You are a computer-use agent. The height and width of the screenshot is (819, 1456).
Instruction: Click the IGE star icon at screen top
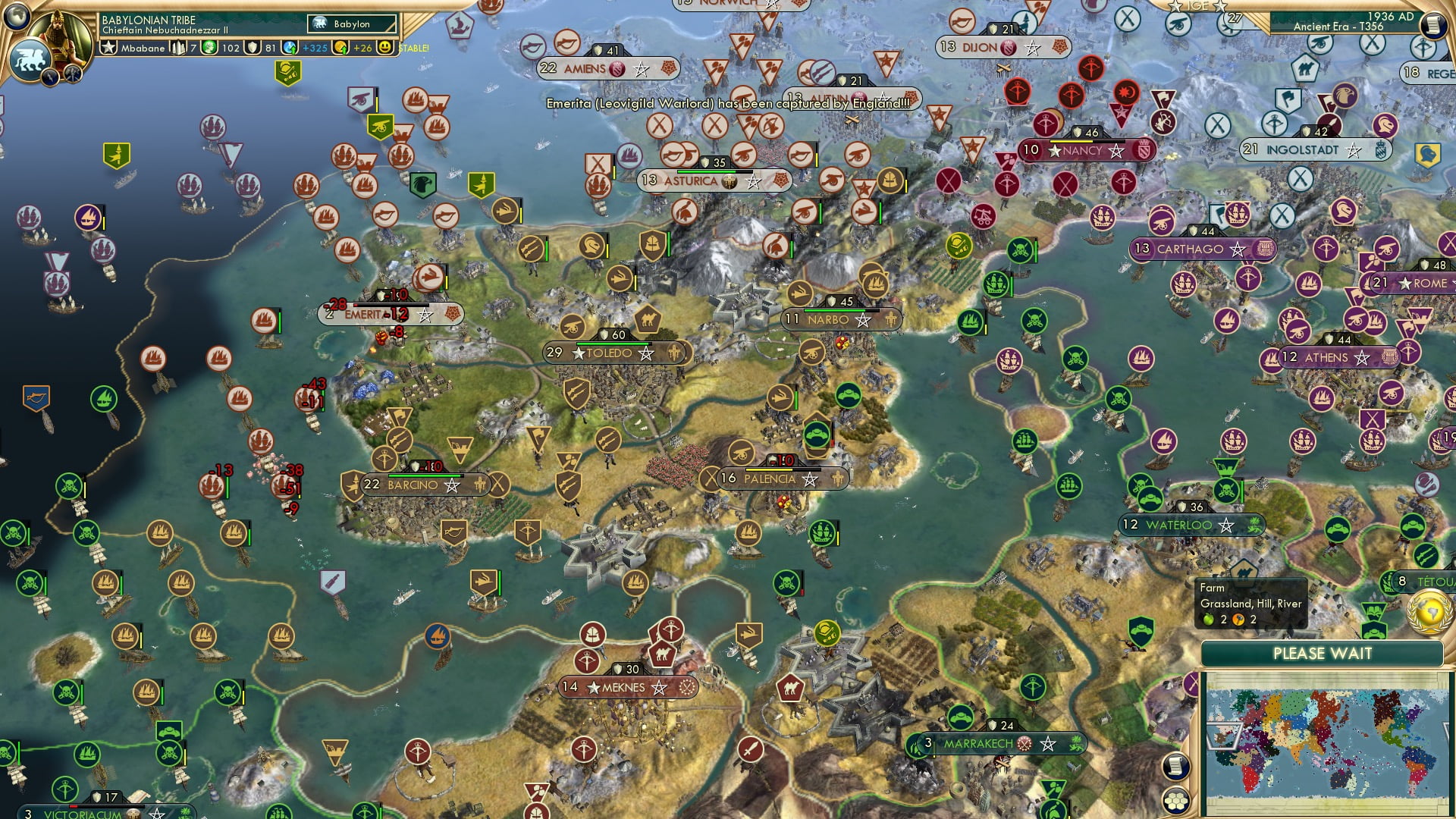1174,6
